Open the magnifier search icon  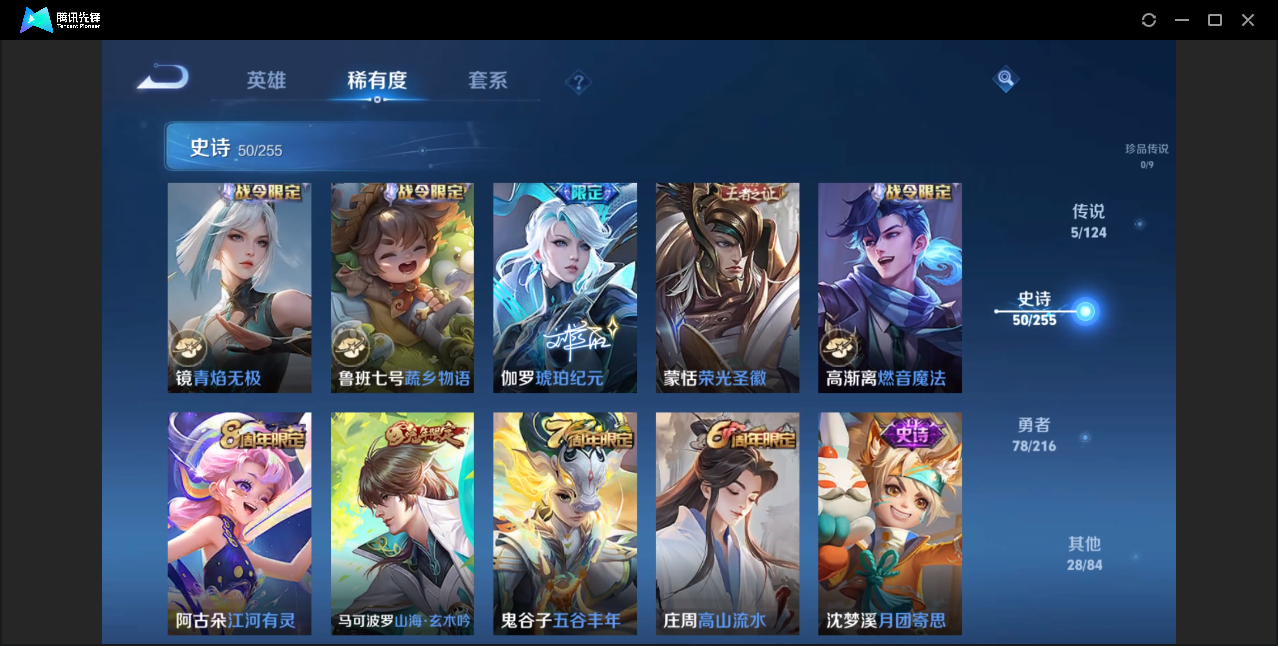tap(1005, 79)
